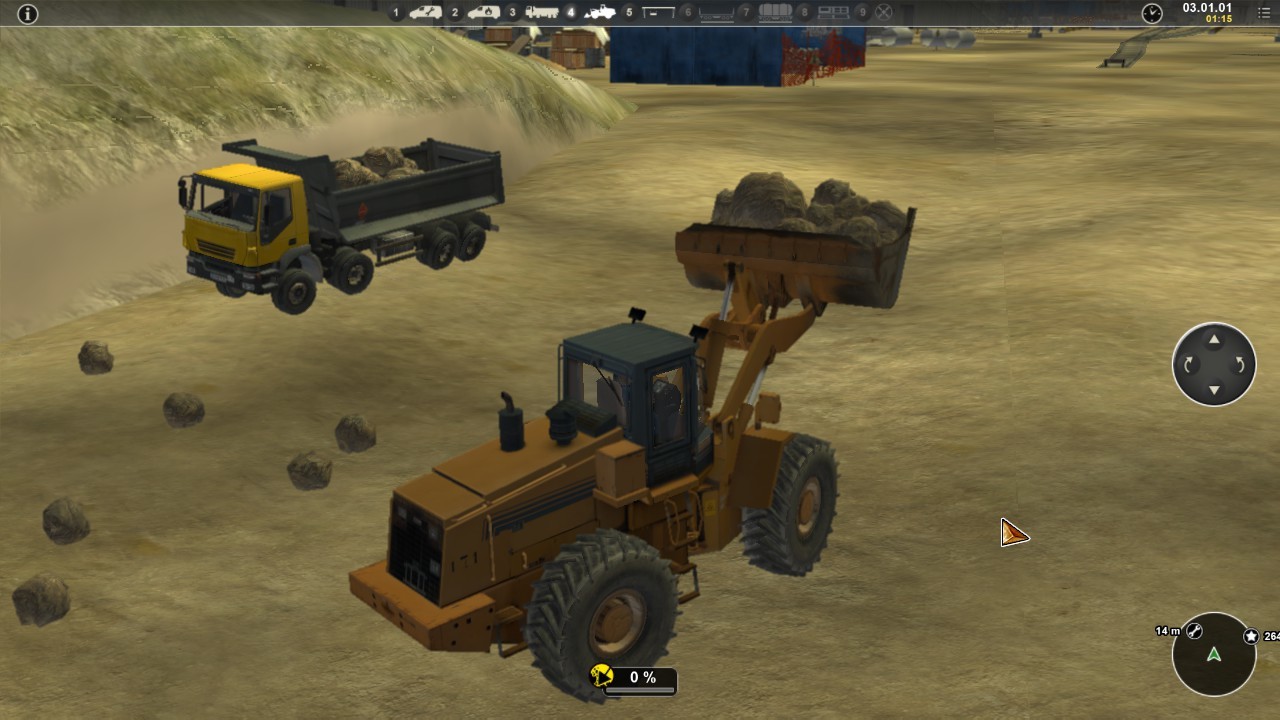
Task: Select slot 8, the container unit
Action: click(833, 13)
